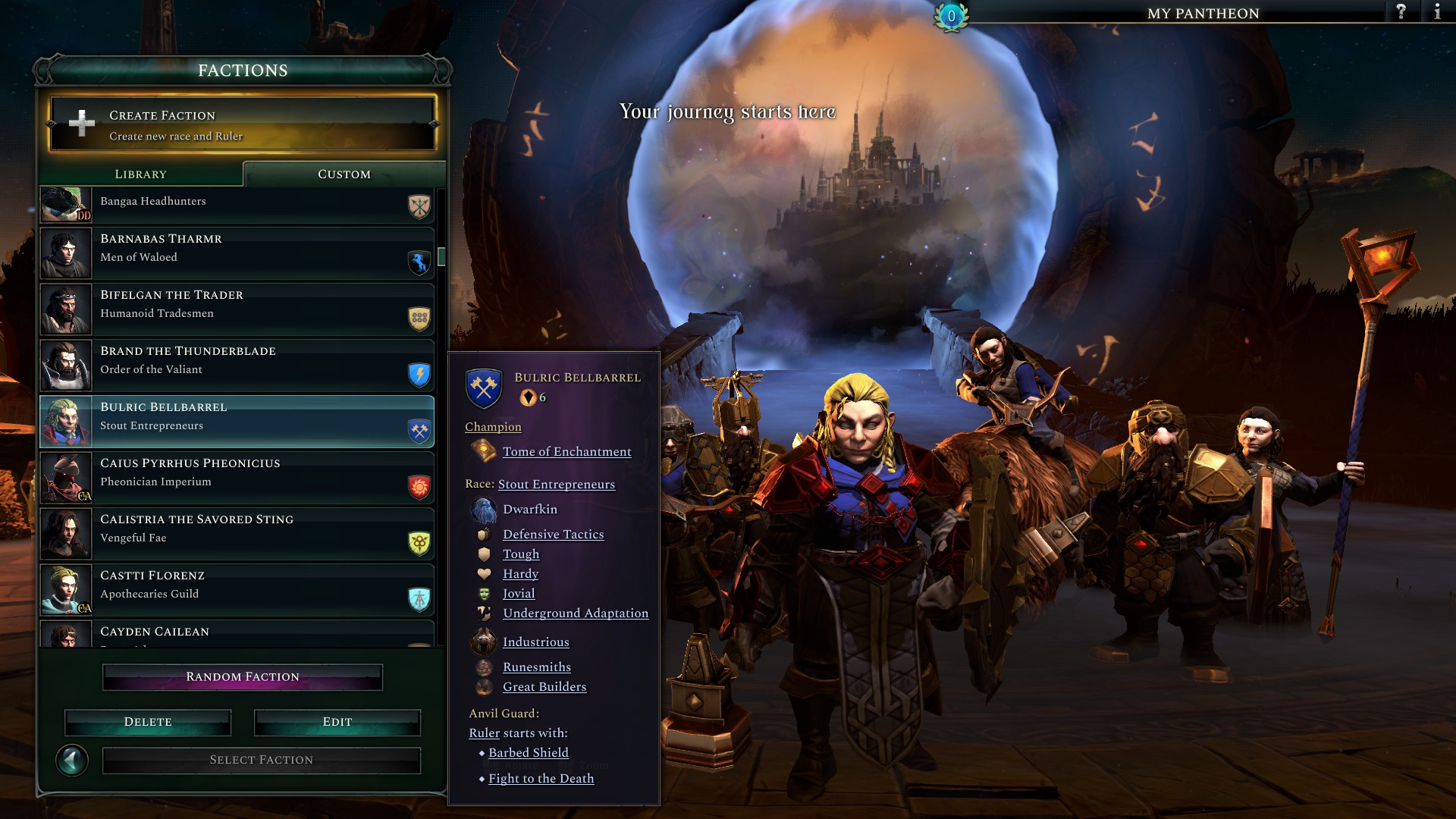Screen dimensions: 1456x819
Task: Pick Brand the Thunderblade faction
Action: (237, 366)
